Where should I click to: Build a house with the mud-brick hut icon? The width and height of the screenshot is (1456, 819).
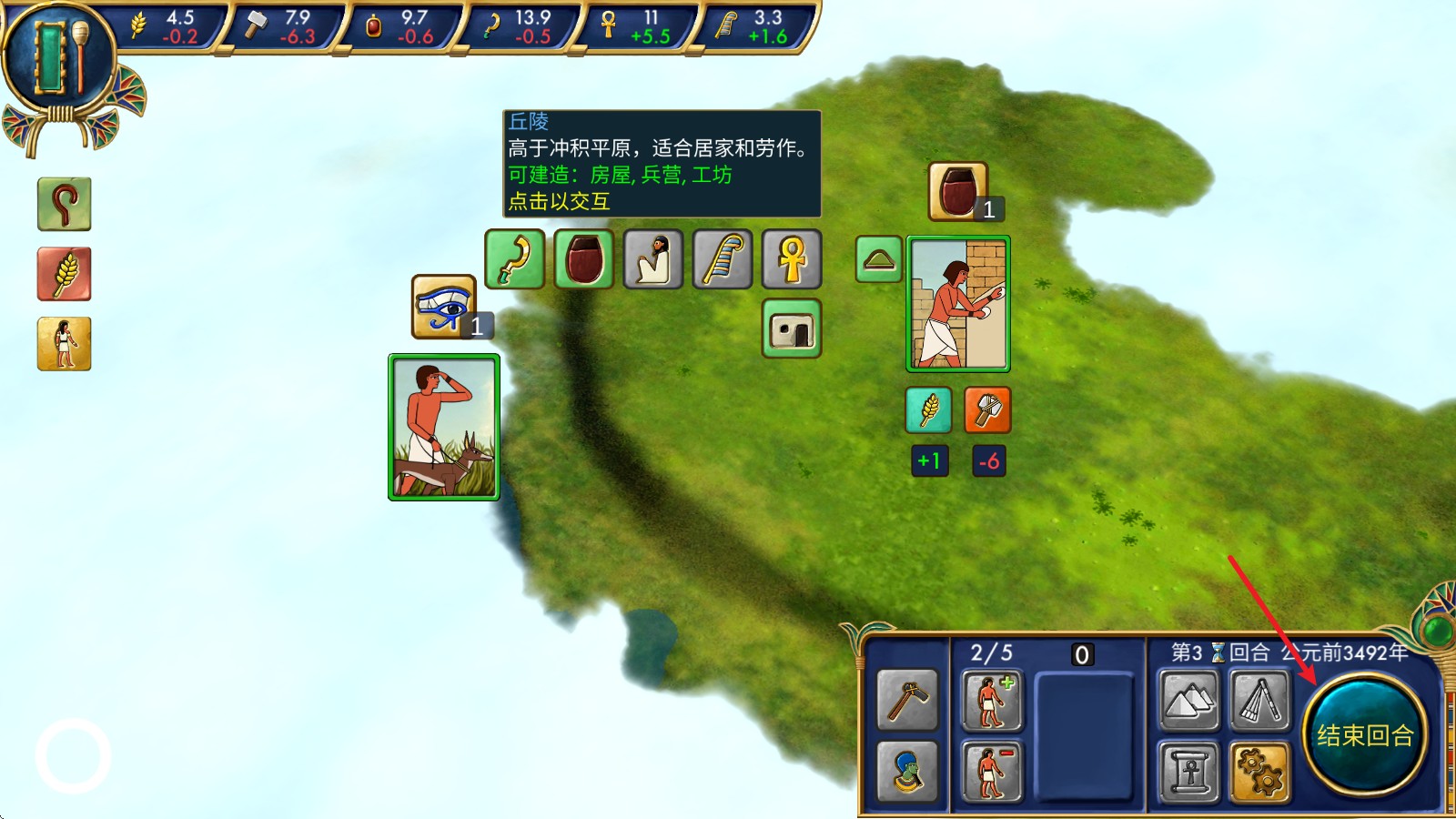[x=792, y=329]
